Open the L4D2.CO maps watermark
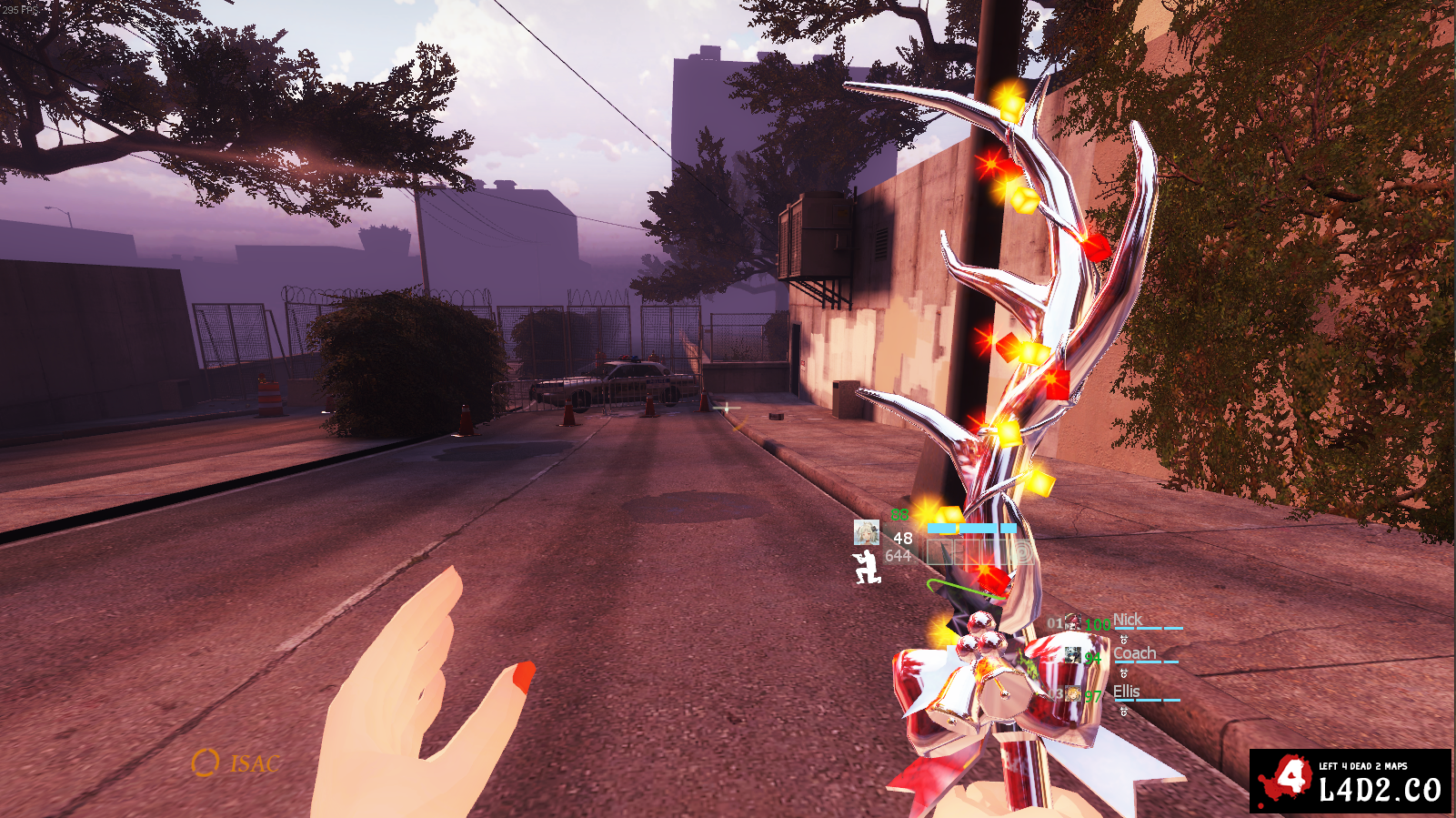1456x818 pixels. (1350, 780)
